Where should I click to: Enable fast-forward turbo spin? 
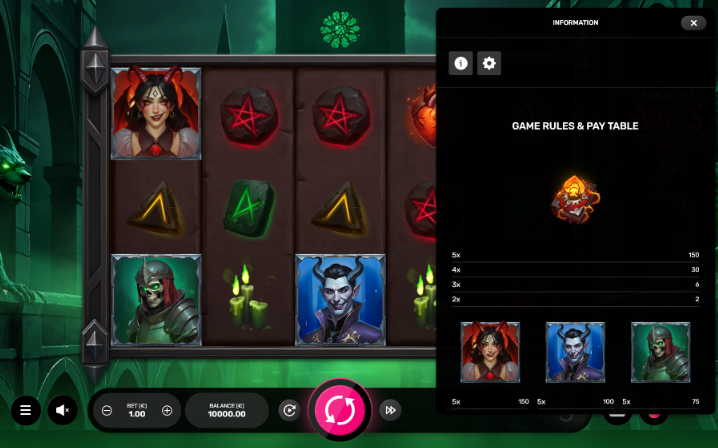pos(391,410)
